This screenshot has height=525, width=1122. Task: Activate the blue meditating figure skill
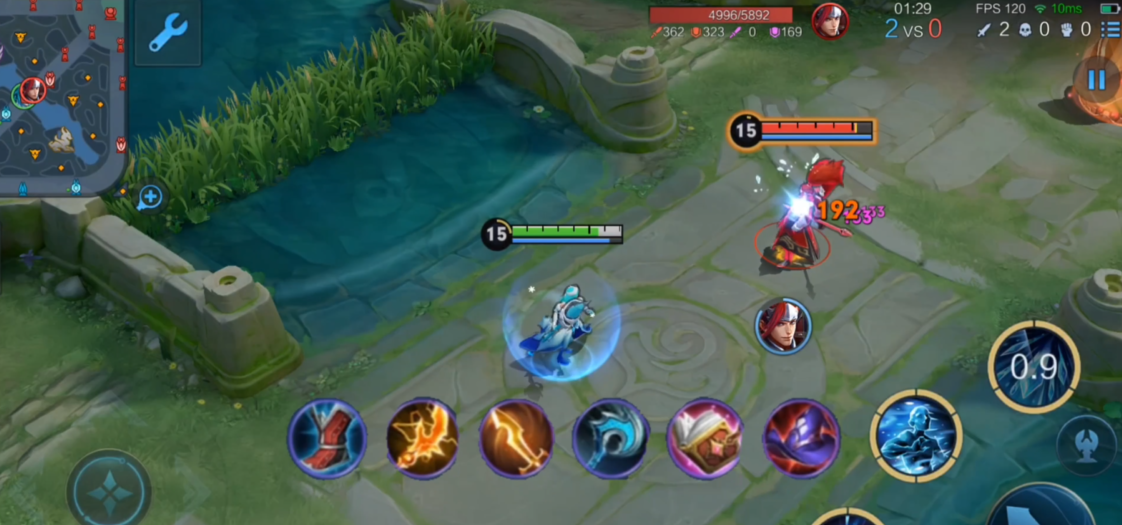[915, 436]
